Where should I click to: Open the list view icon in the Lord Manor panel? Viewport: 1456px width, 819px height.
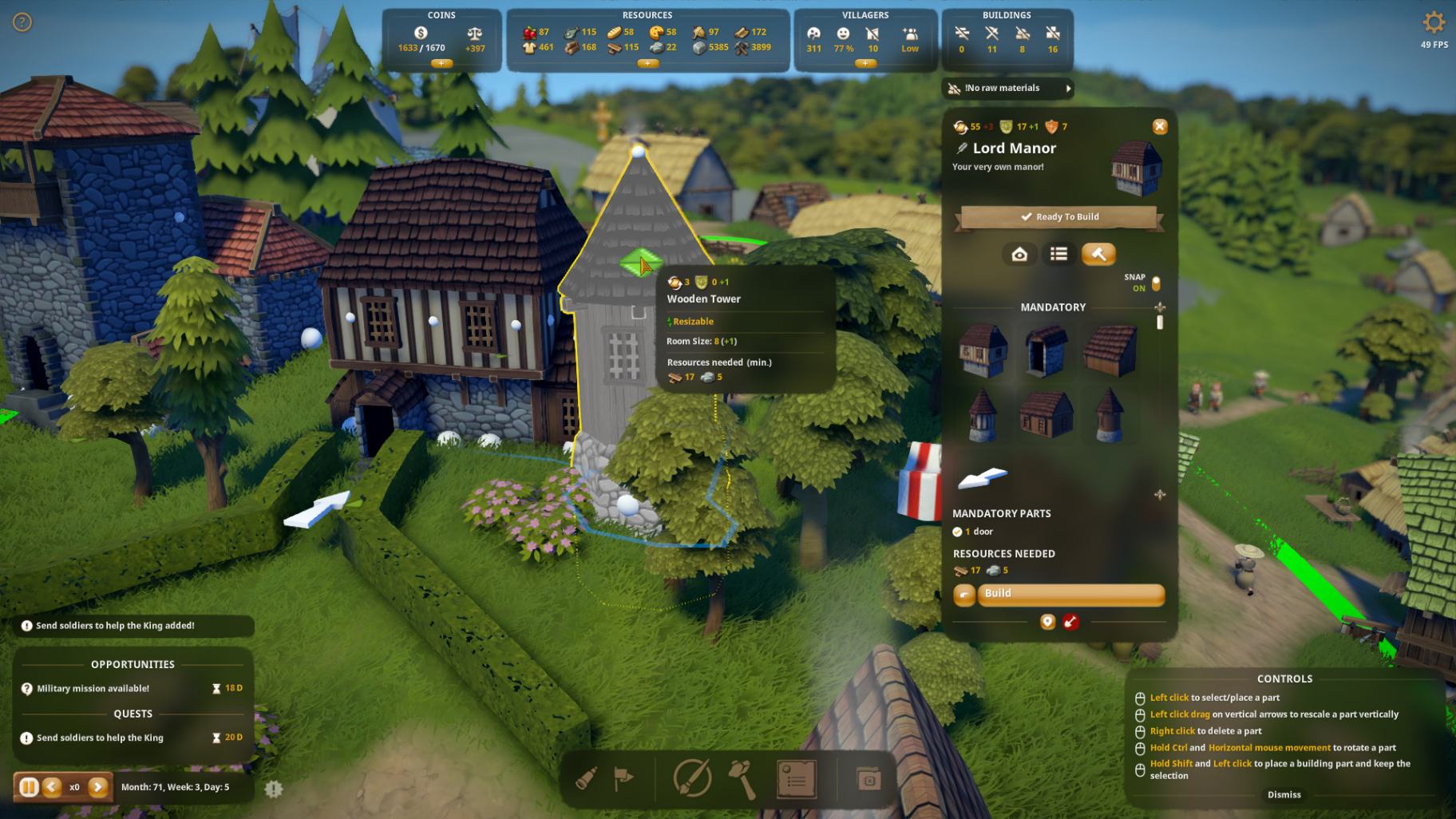1058,254
